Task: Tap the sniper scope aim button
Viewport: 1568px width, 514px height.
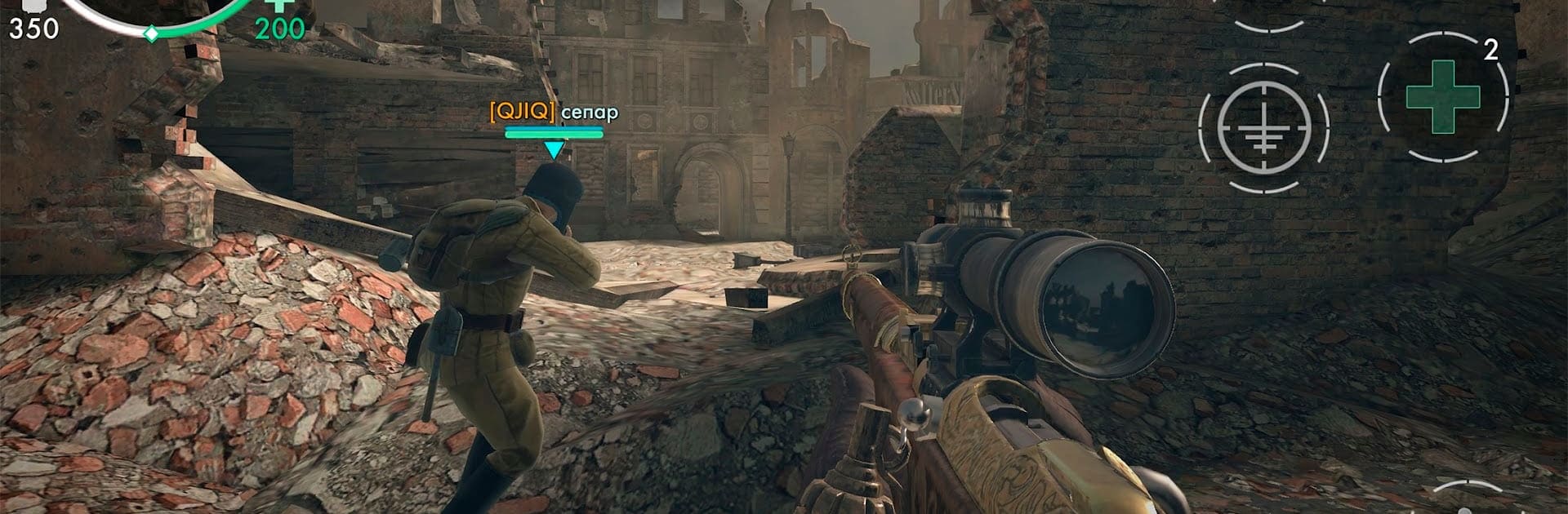Action: click(x=1263, y=128)
